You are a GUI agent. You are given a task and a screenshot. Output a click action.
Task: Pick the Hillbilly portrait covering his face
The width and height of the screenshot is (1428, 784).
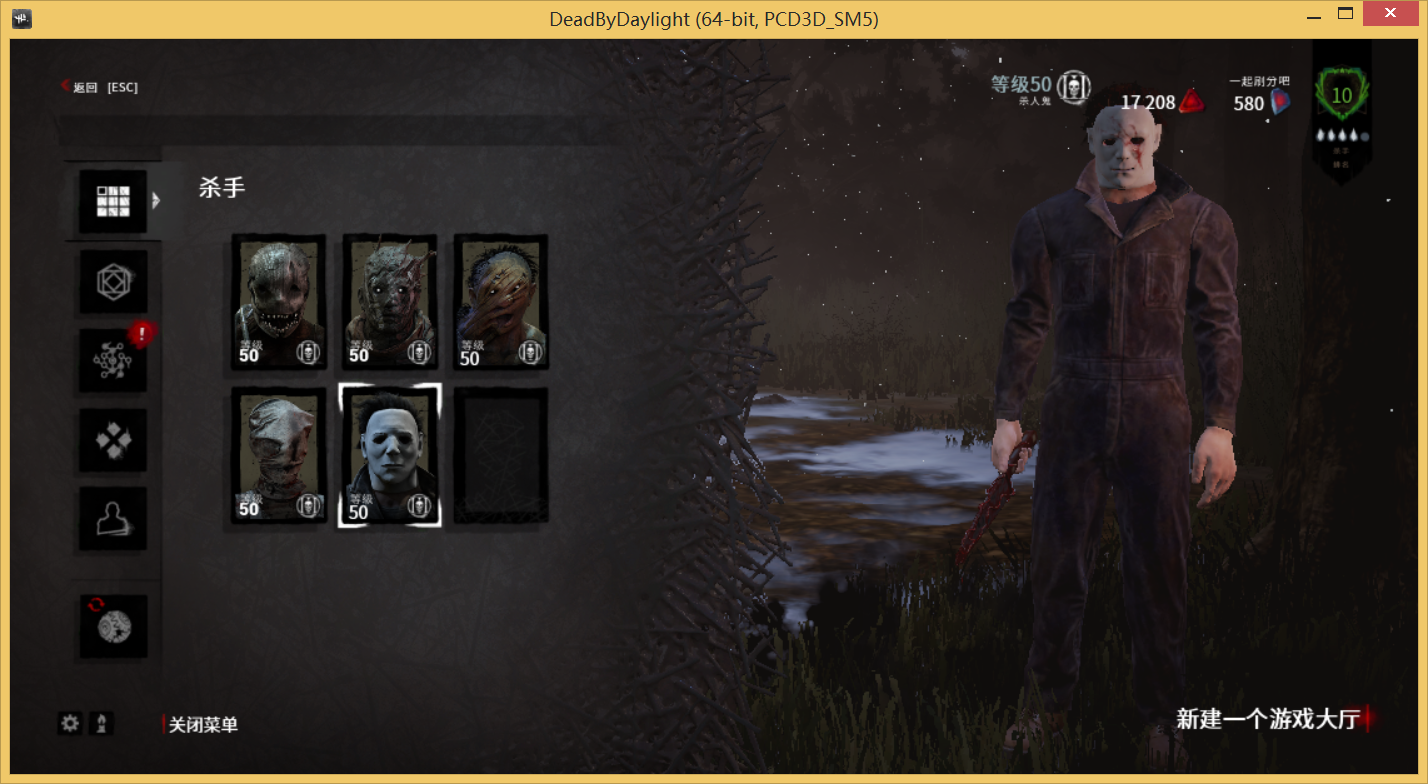point(500,301)
